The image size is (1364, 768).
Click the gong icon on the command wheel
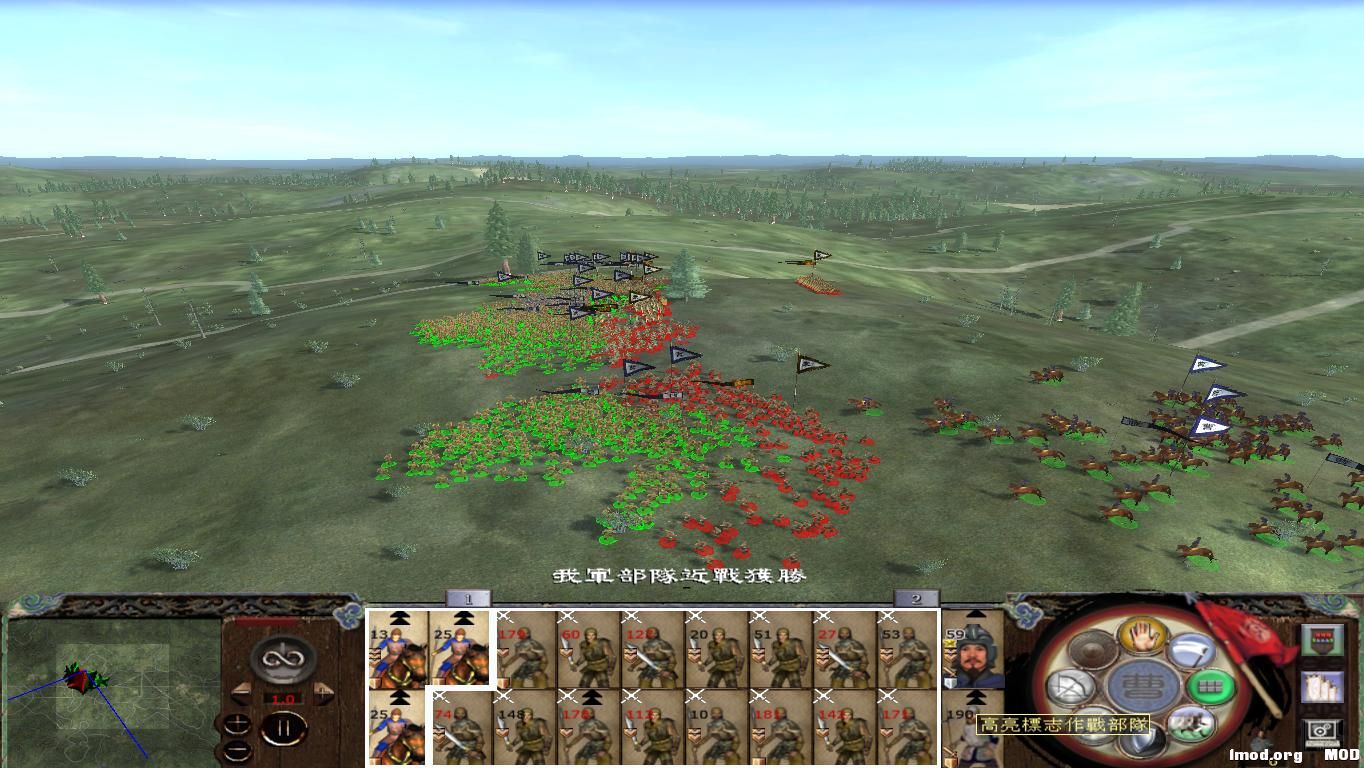click(x=1091, y=647)
